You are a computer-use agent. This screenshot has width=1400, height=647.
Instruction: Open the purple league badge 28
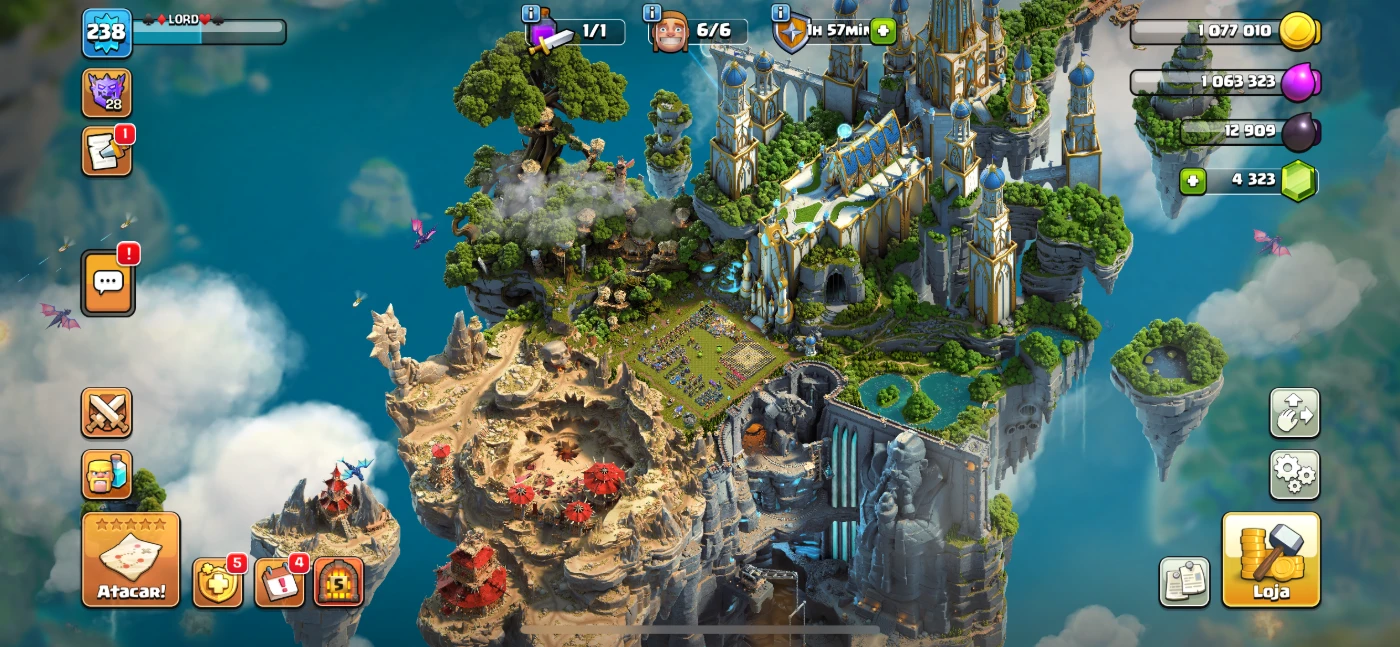tap(106, 93)
